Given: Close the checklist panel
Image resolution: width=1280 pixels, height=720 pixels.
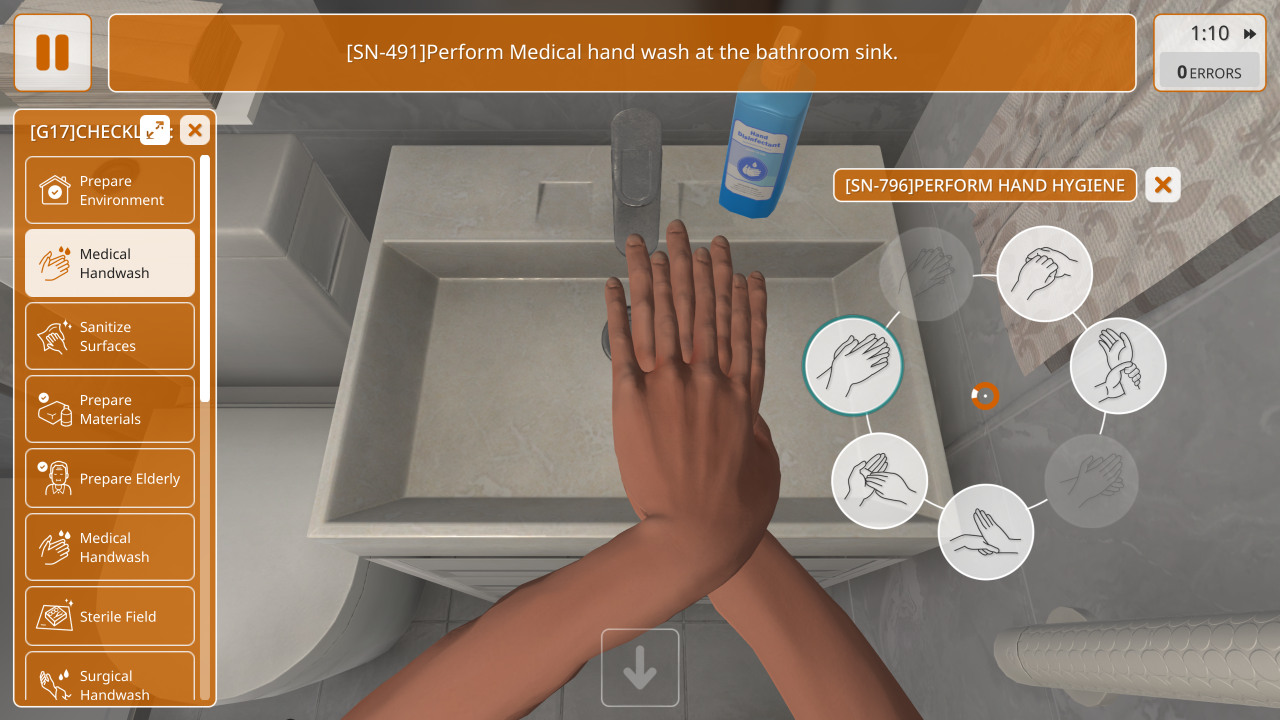Looking at the screenshot, I should click(x=195, y=130).
